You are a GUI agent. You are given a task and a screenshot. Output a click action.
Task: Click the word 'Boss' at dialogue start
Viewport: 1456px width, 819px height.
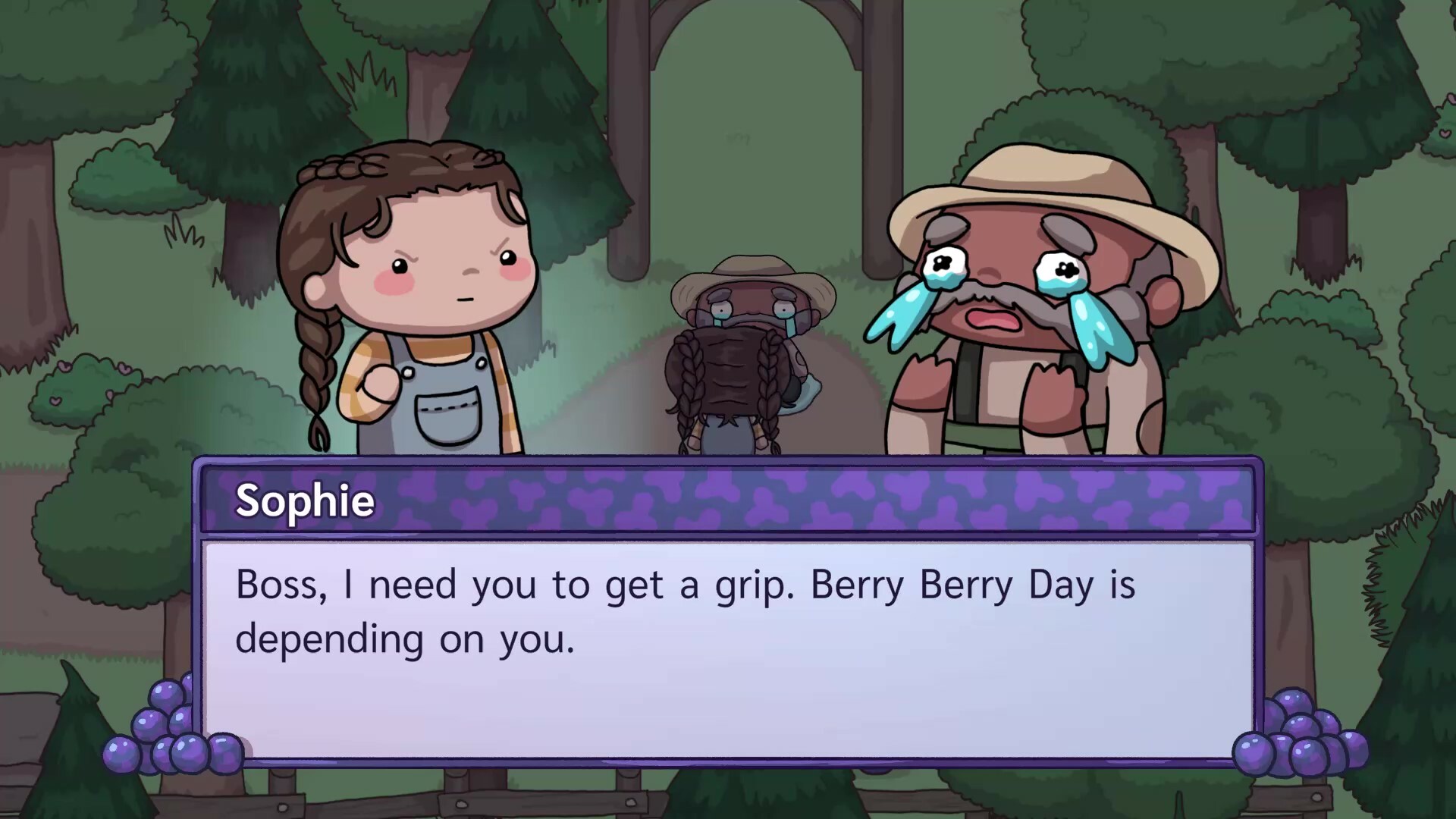click(269, 584)
